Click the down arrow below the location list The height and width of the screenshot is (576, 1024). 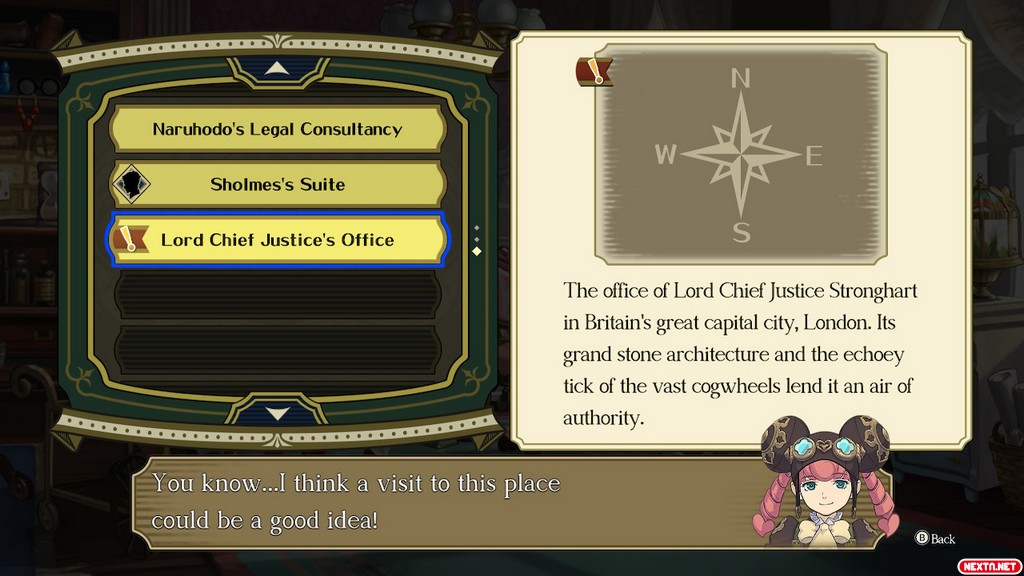[x=278, y=413]
